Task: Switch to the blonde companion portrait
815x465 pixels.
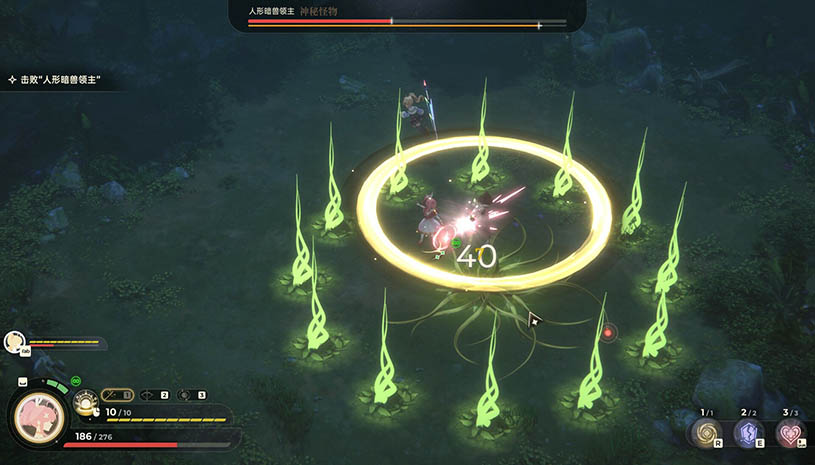Action: point(14,342)
